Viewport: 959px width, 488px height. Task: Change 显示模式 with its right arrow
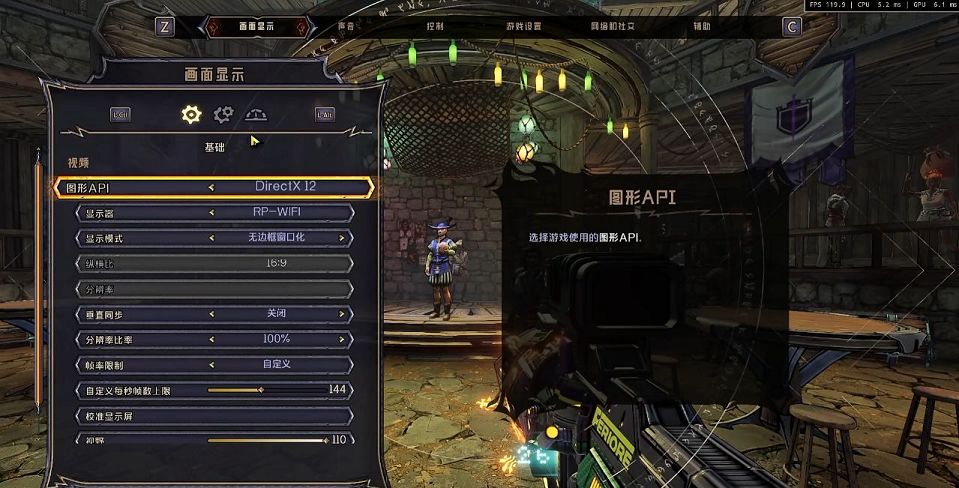pyautogui.click(x=341, y=238)
